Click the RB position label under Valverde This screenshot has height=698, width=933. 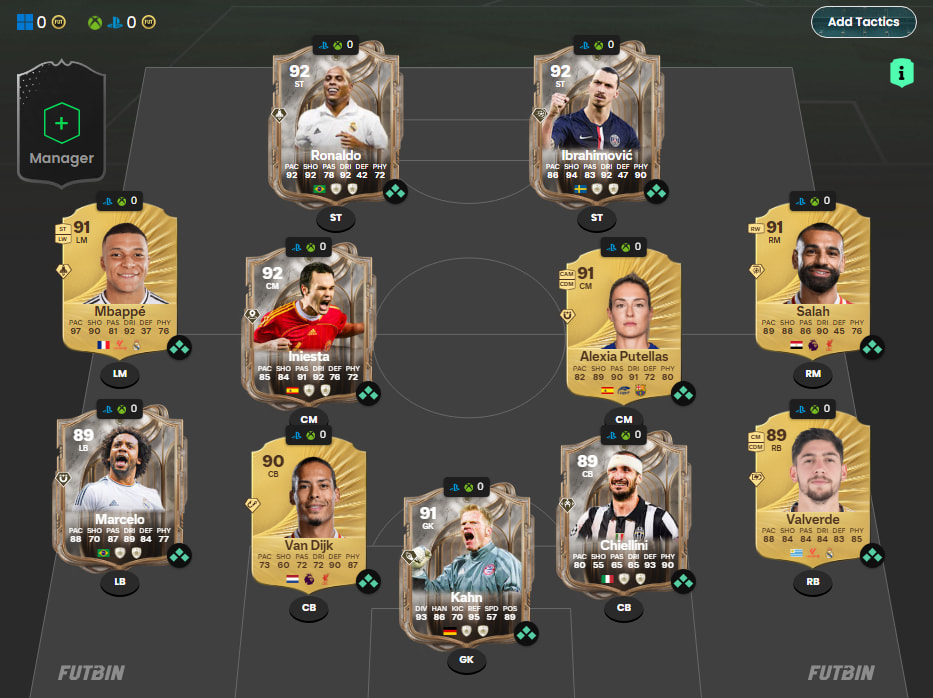[x=813, y=580]
